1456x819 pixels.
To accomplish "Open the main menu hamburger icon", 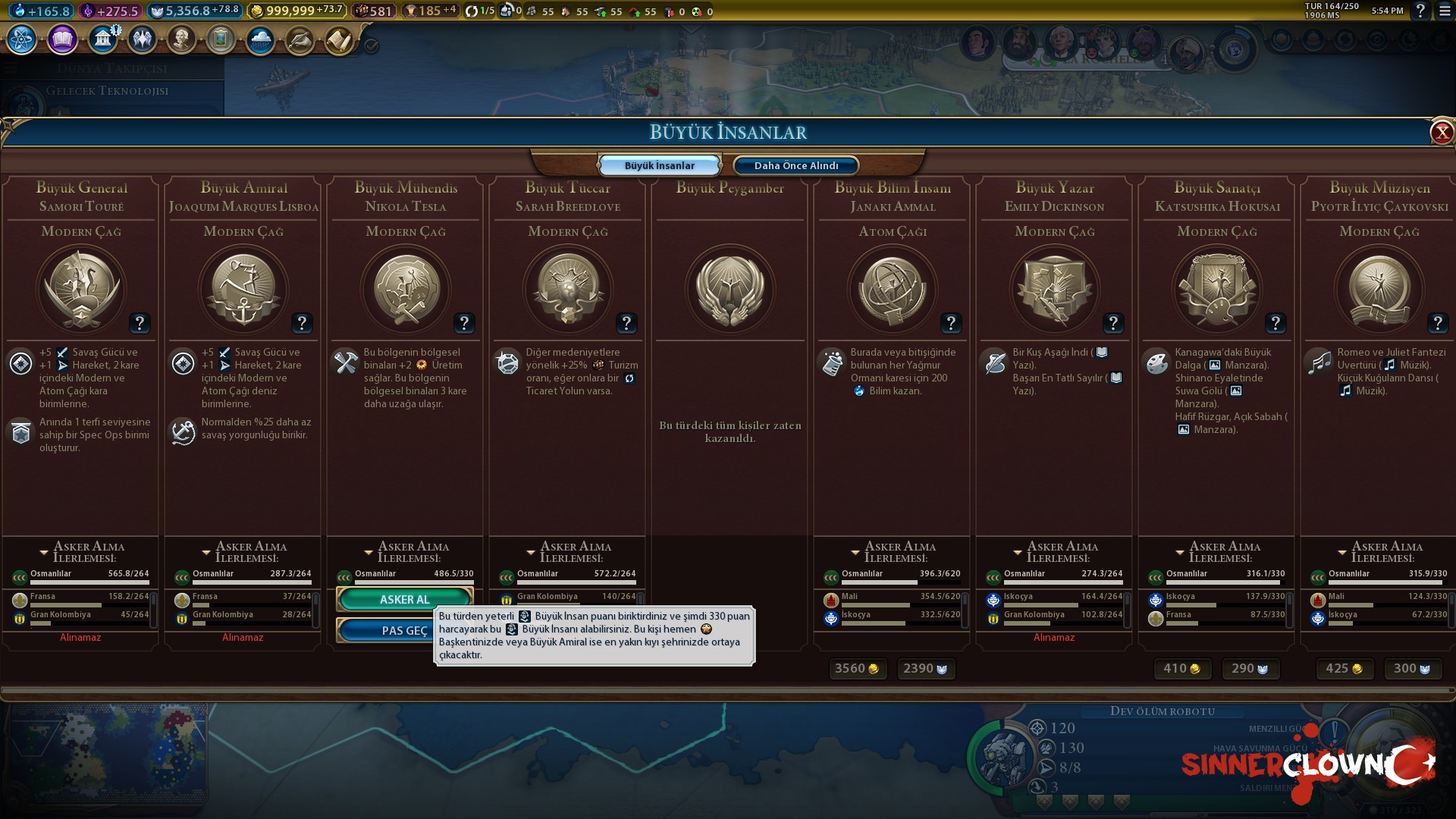I will [x=1444, y=11].
